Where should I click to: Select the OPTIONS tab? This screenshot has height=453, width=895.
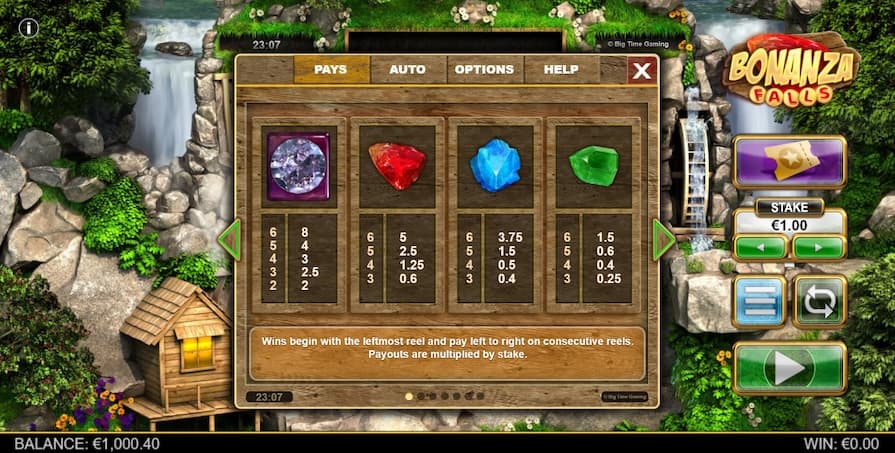484,70
